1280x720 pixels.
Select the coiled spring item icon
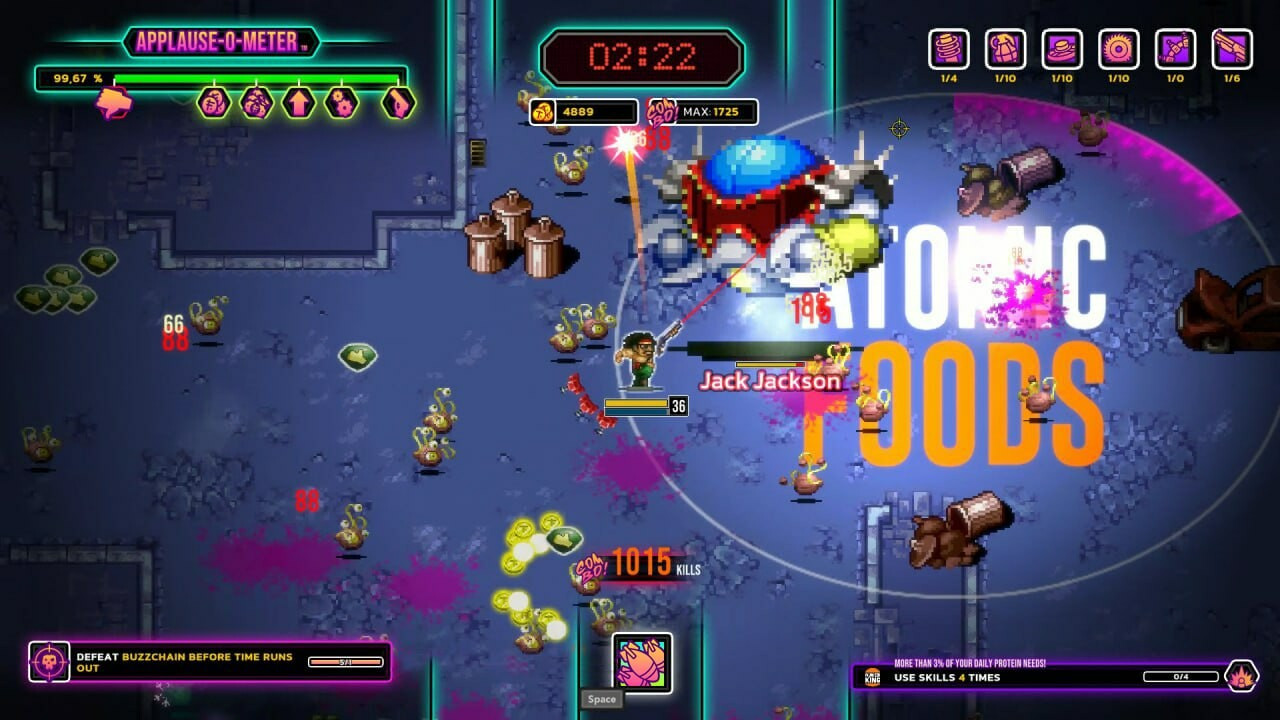(x=948, y=49)
